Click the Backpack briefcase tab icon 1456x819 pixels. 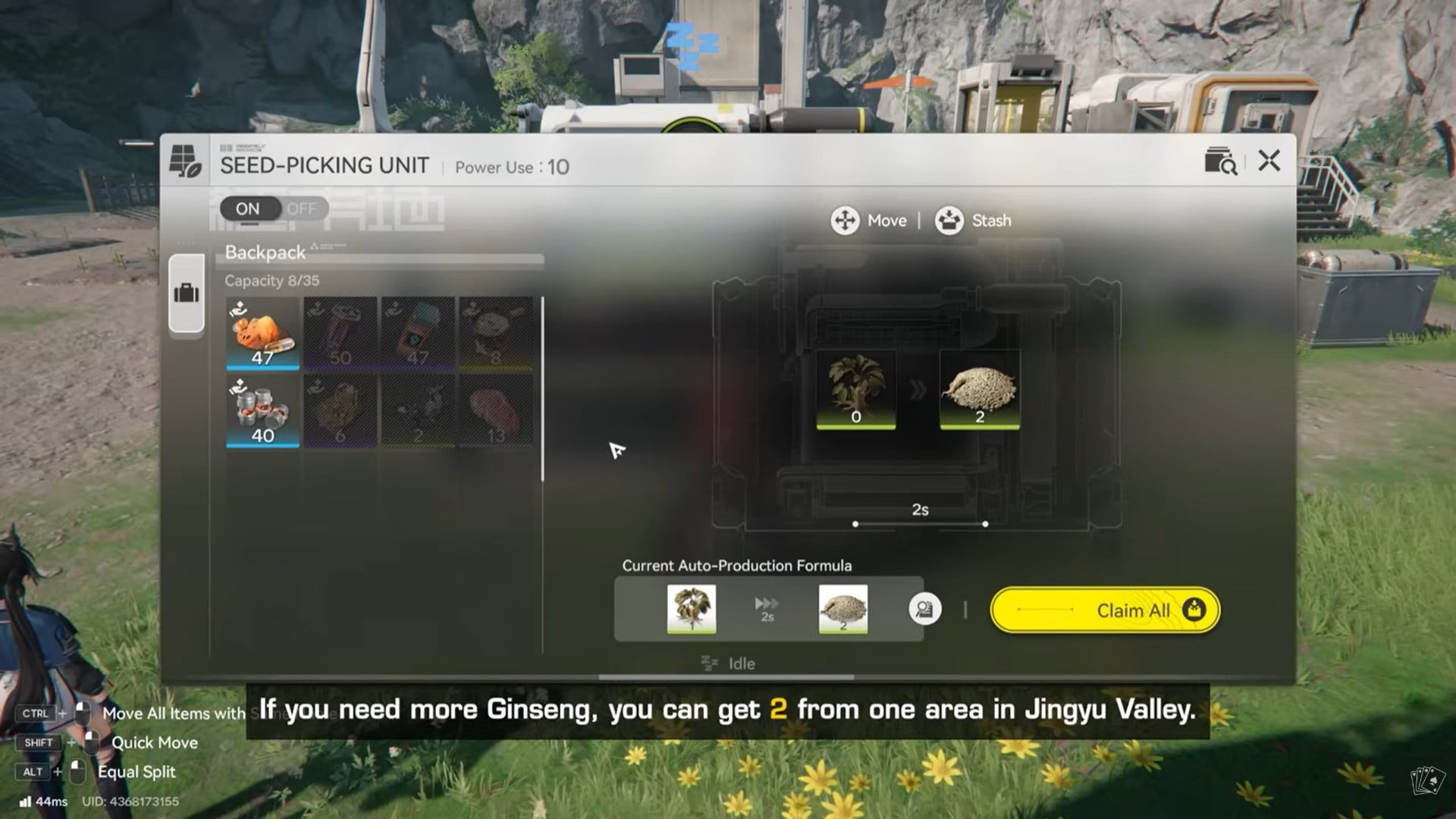[x=187, y=295]
